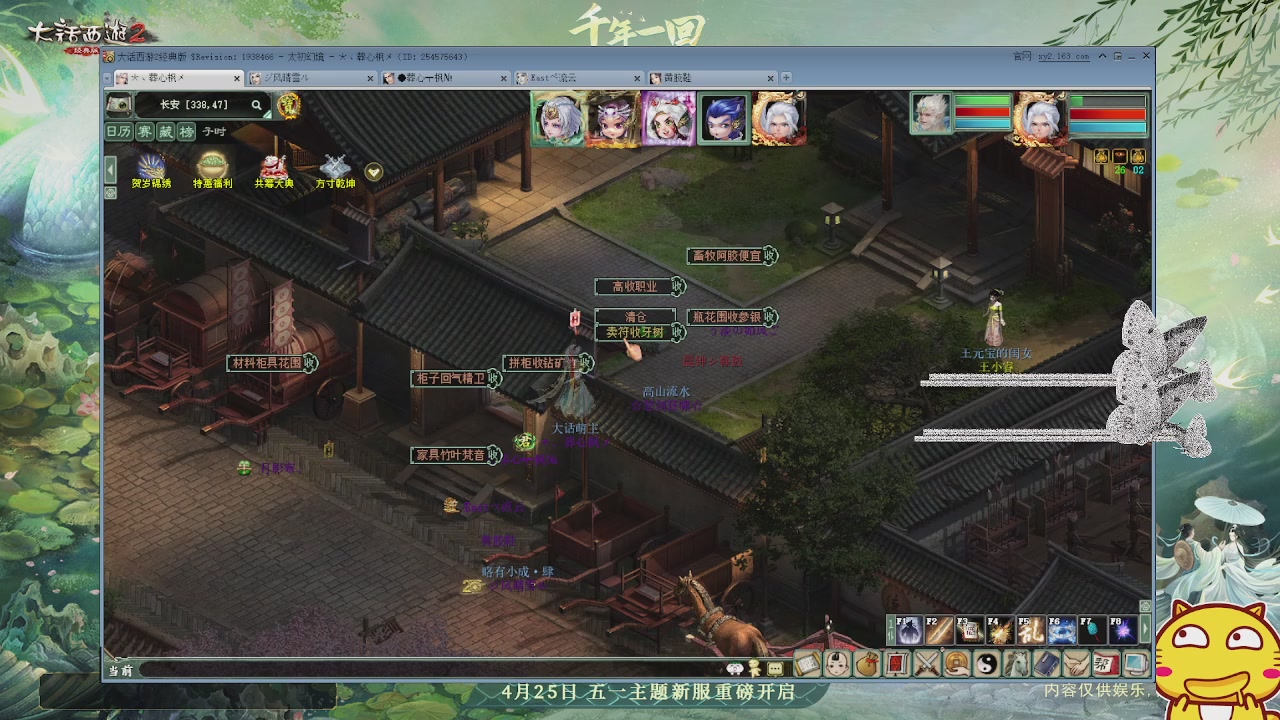Open the yin-yang cultivation icon

pyautogui.click(x=989, y=663)
